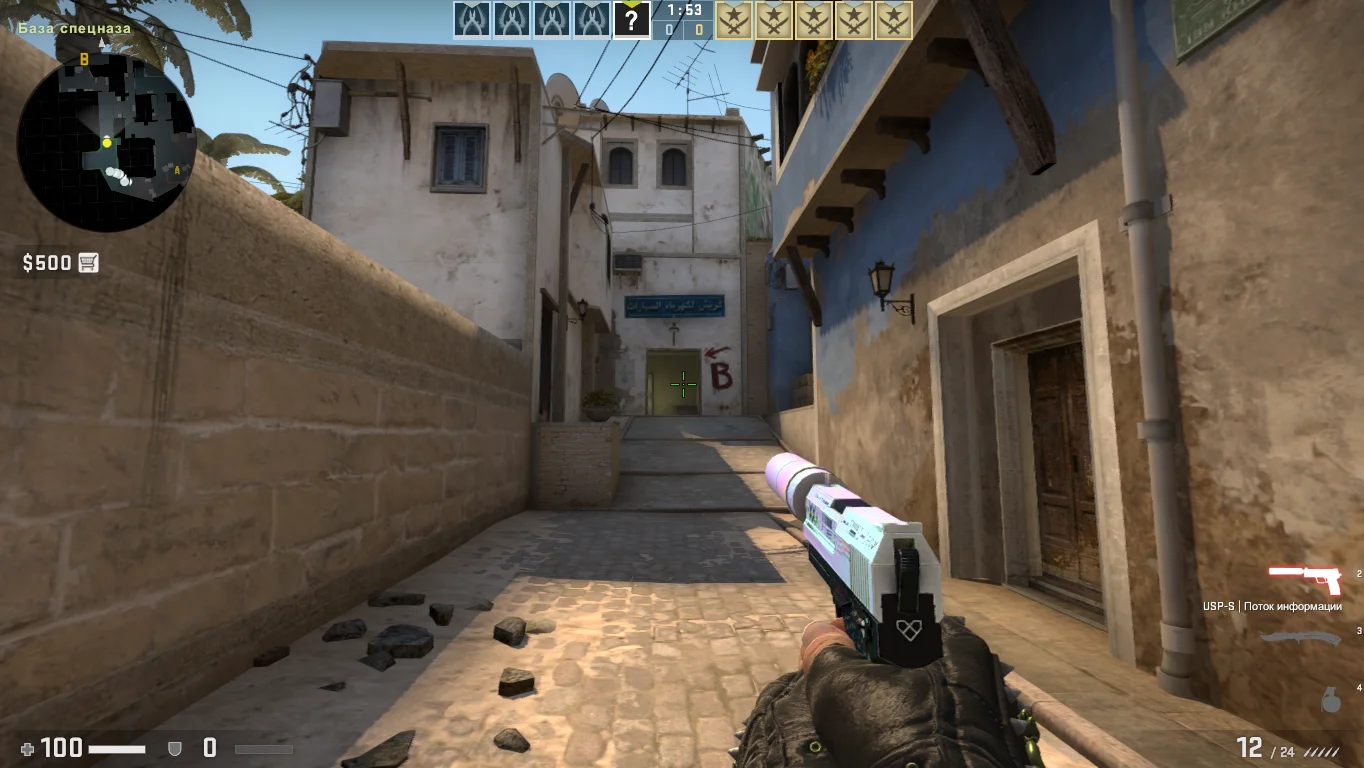1364x768 pixels.
Task: Select the grenade inventory slot
Action: [x=1331, y=700]
